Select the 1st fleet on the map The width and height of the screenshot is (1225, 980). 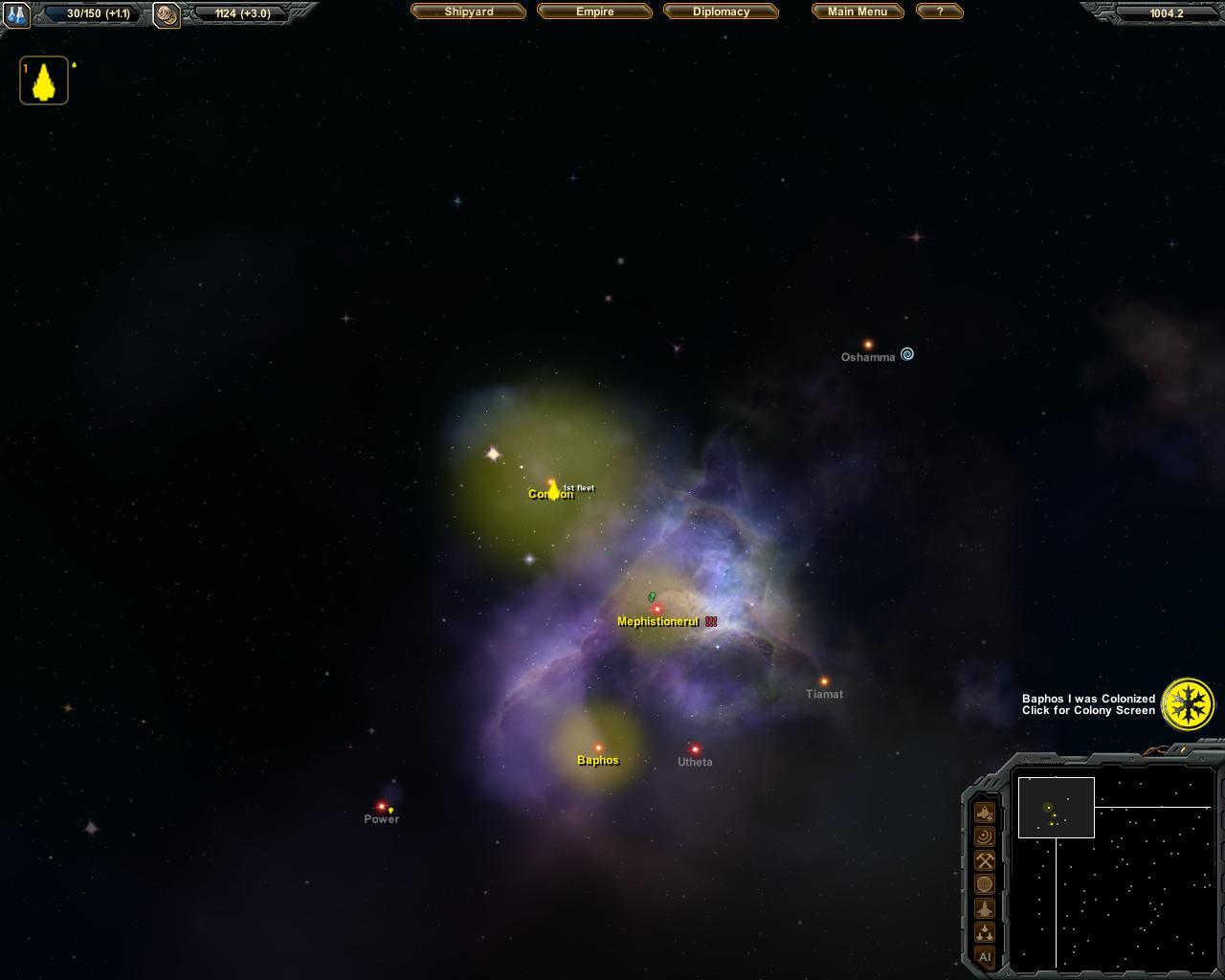[553, 490]
